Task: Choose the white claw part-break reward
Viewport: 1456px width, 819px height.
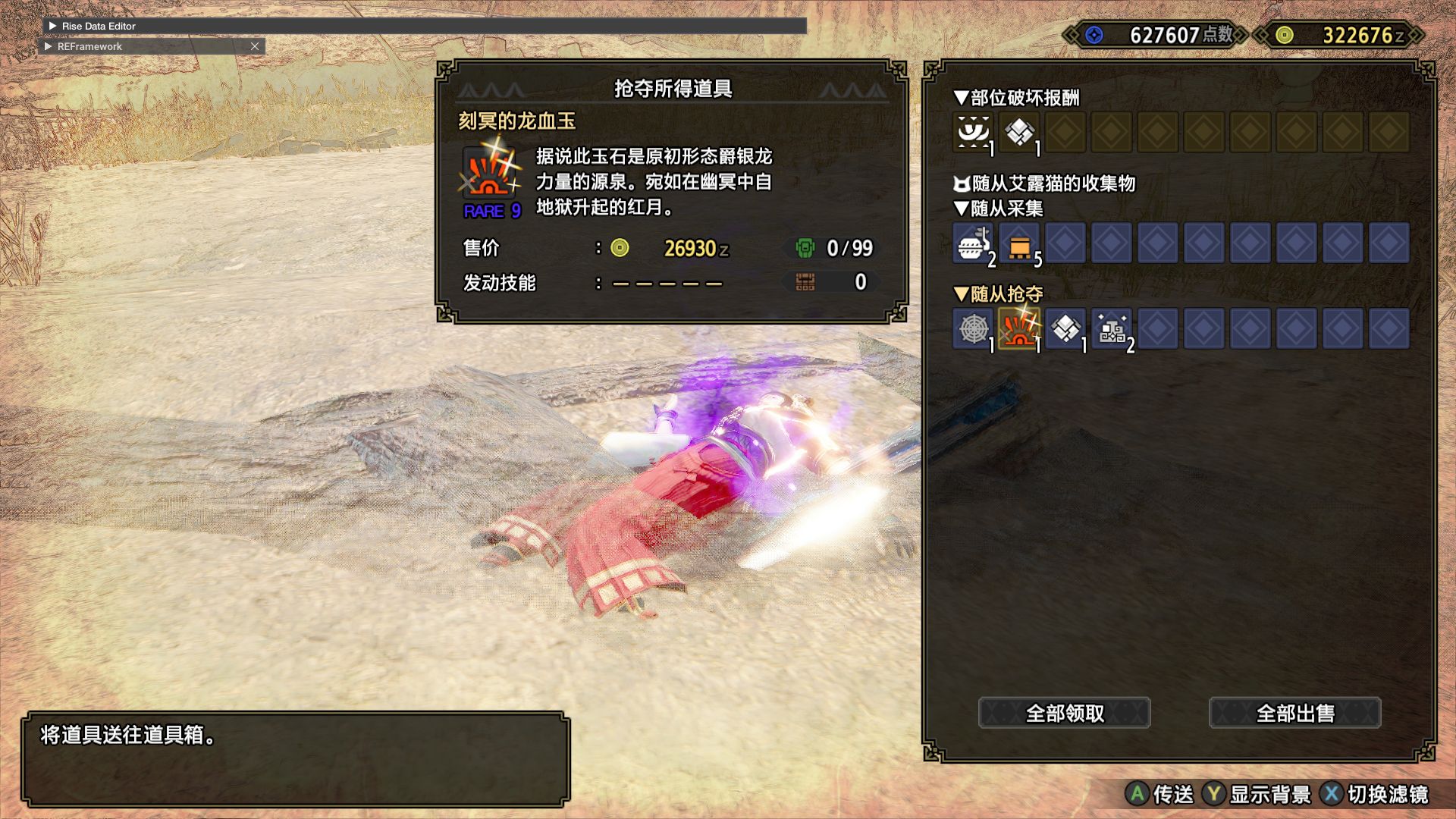Action: (x=973, y=133)
